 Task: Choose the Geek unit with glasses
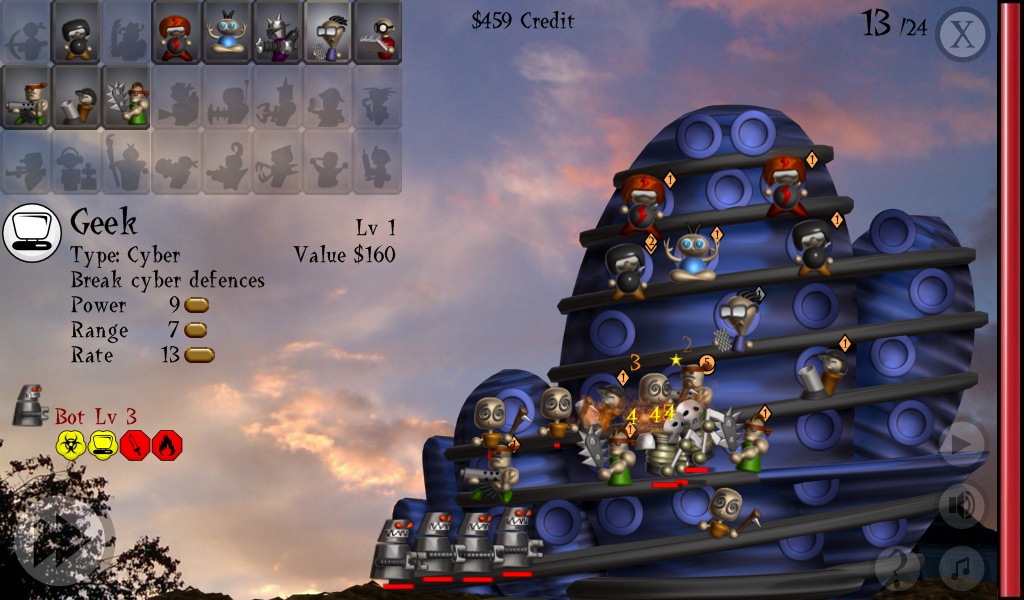tap(326, 32)
